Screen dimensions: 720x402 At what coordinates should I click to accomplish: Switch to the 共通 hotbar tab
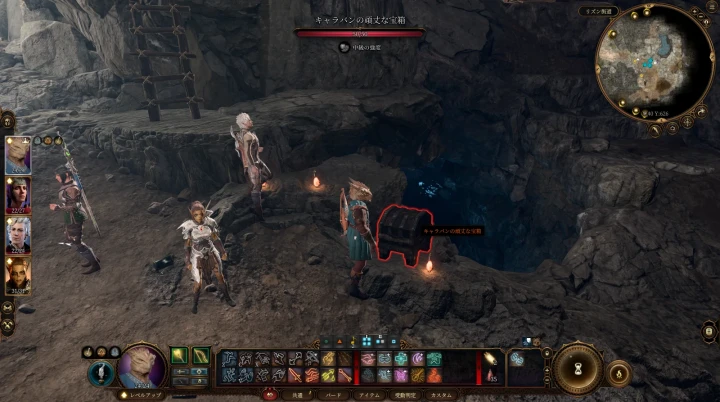[296, 395]
